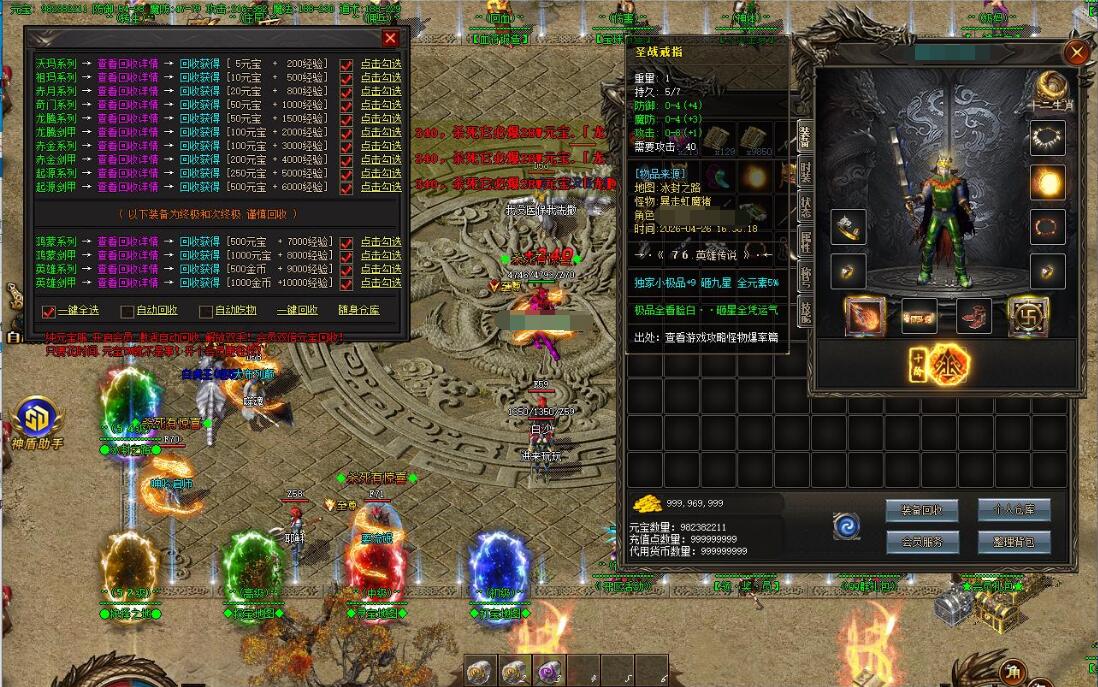Uncheck the 沃玛系列 recycle checkbox
1098x687 pixels.
point(346,65)
